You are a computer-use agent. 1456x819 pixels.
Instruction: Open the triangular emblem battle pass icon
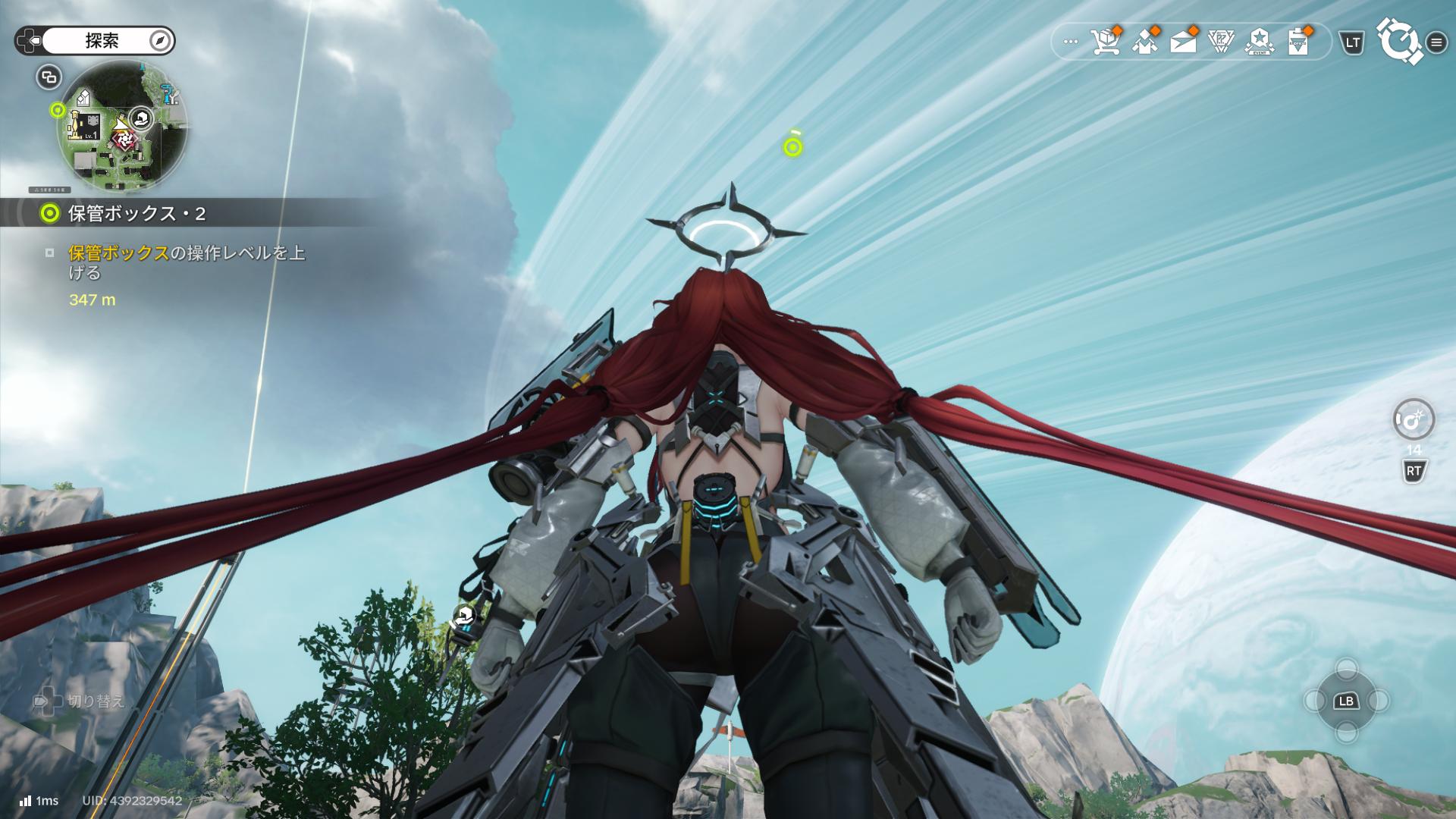(x=1221, y=42)
